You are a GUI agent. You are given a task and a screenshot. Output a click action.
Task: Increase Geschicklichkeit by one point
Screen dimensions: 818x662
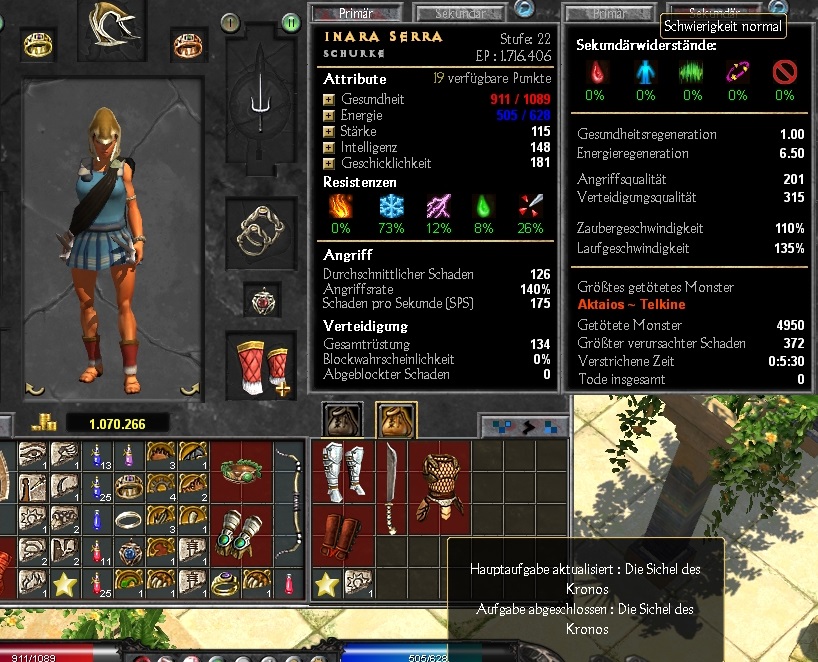(328, 164)
